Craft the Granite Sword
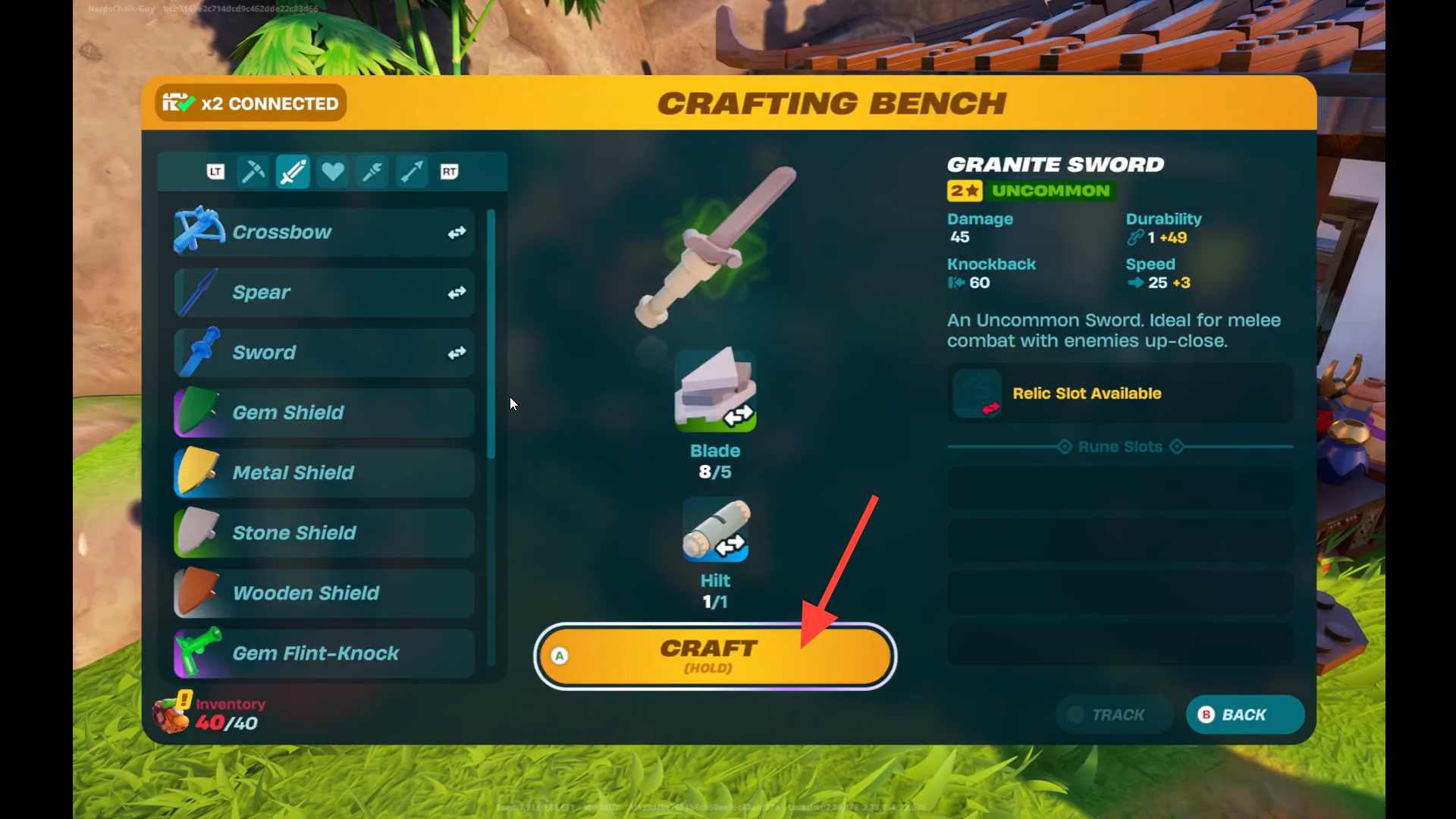This screenshot has height=819, width=1456. click(714, 655)
